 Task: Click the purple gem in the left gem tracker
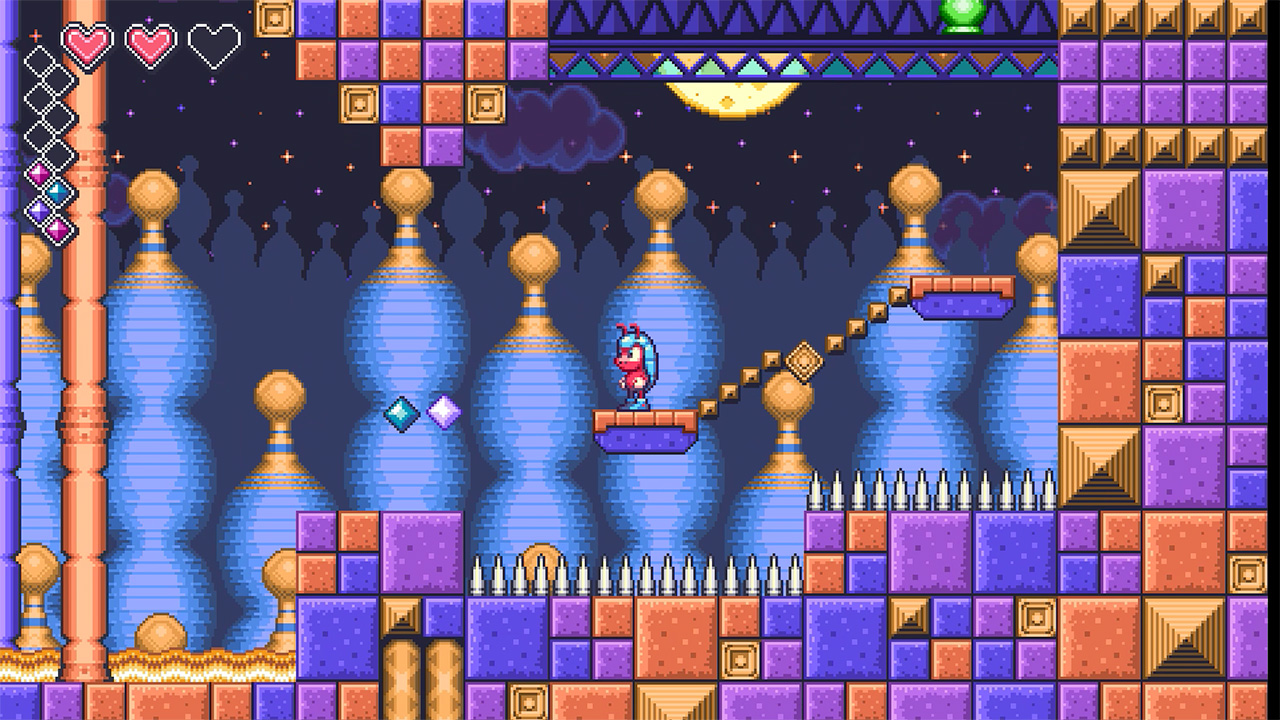[x=37, y=210]
